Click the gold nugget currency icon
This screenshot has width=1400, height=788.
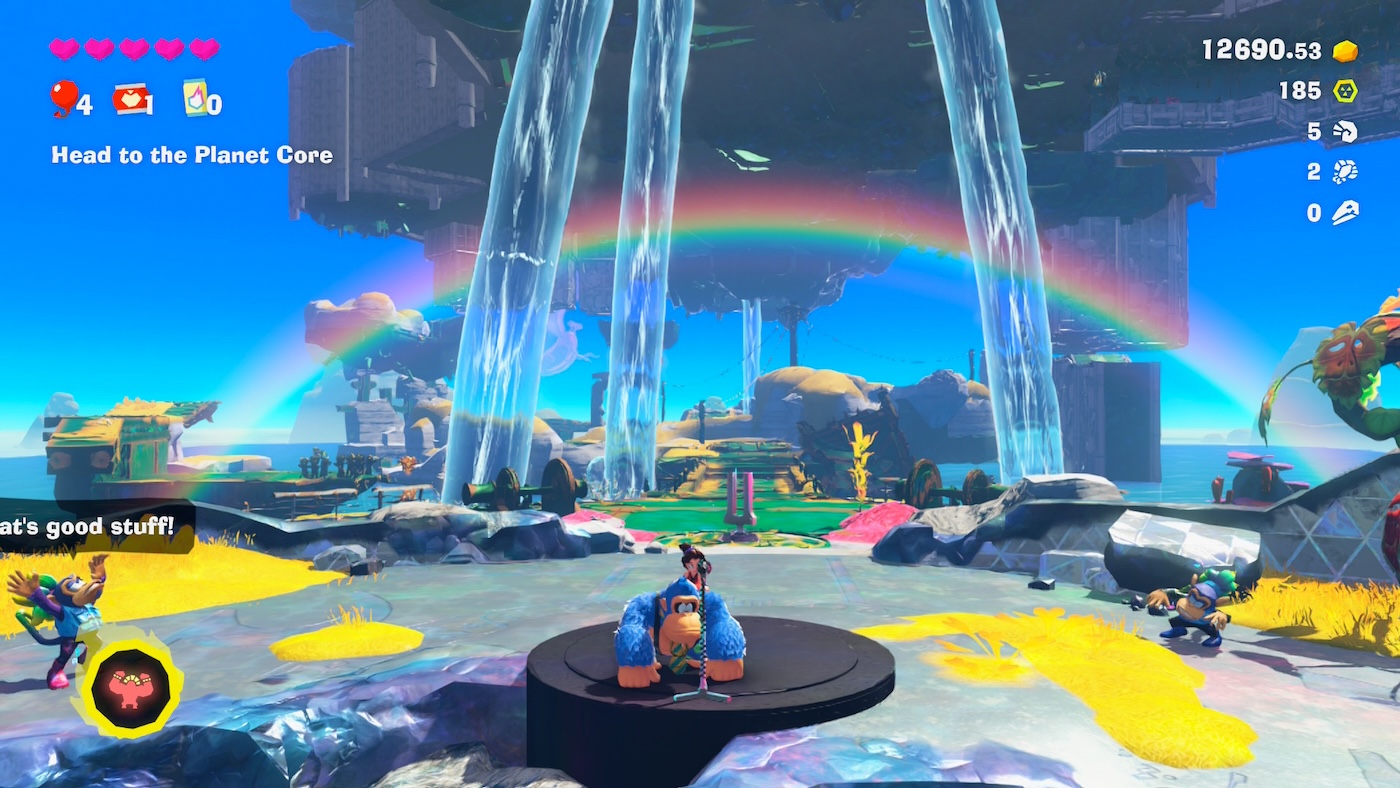[1345, 51]
